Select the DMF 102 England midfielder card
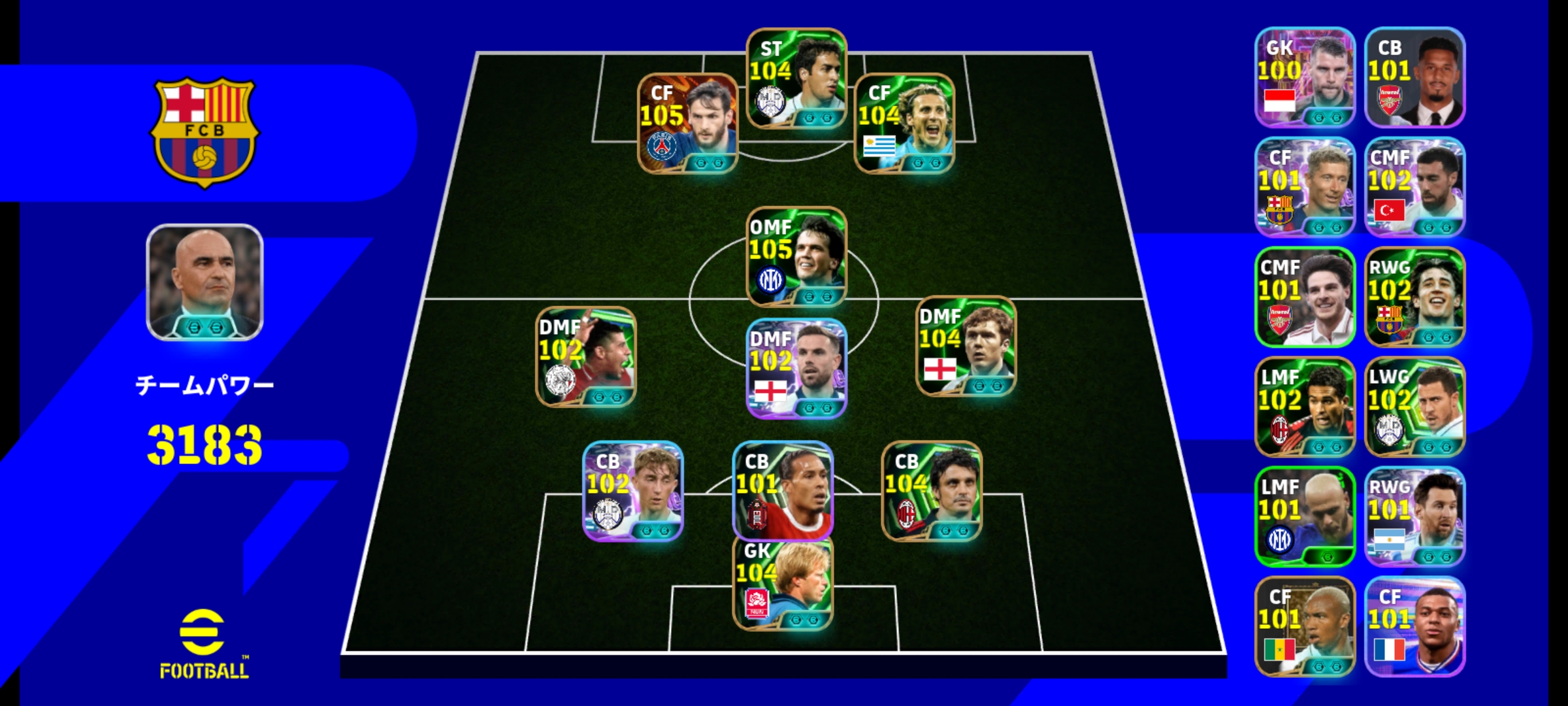 pos(796,369)
